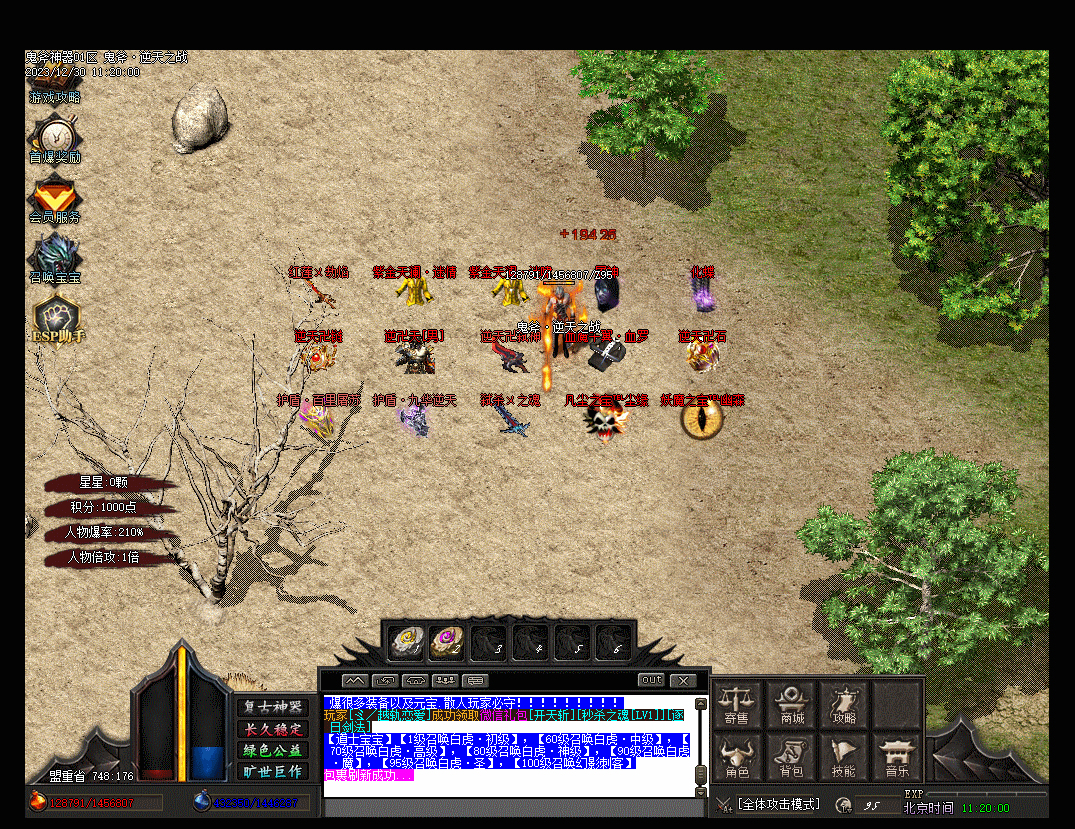Select hotbar slot 1 with the yellow item
Image resolution: width=1075 pixels, height=829 pixels.
[x=405, y=641]
